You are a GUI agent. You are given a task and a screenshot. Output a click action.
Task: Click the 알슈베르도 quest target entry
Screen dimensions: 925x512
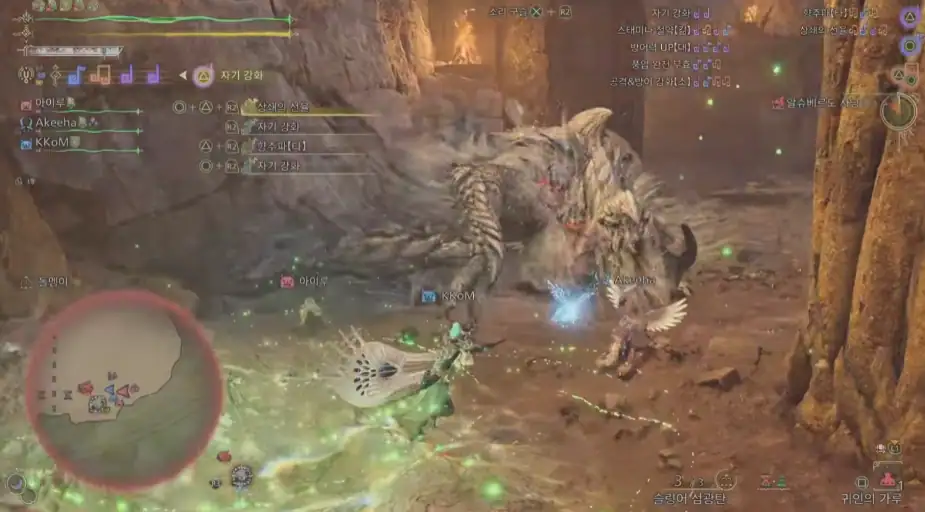coord(822,102)
